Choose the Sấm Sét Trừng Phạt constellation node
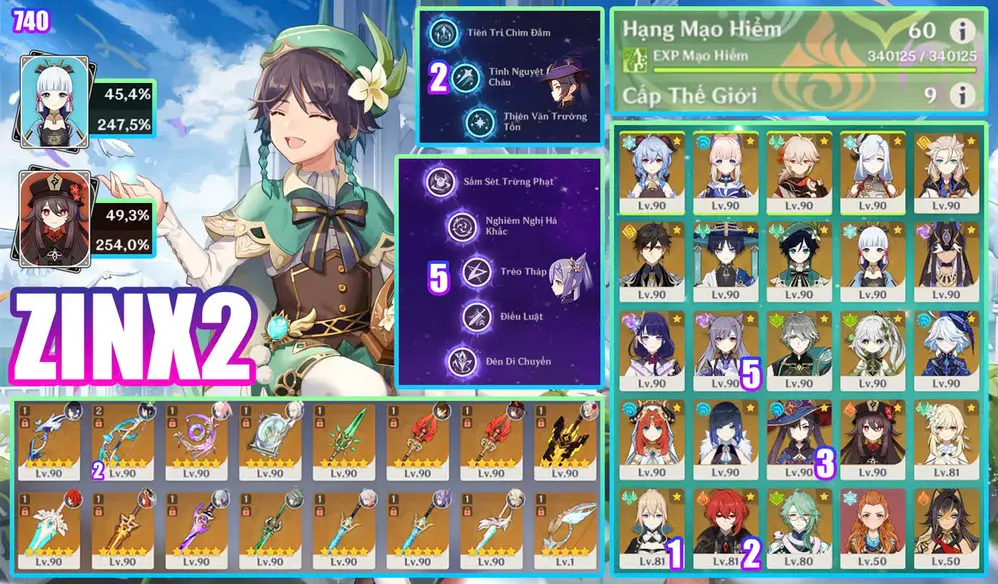Image resolution: width=998 pixels, height=584 pixels. coord(439,182)
